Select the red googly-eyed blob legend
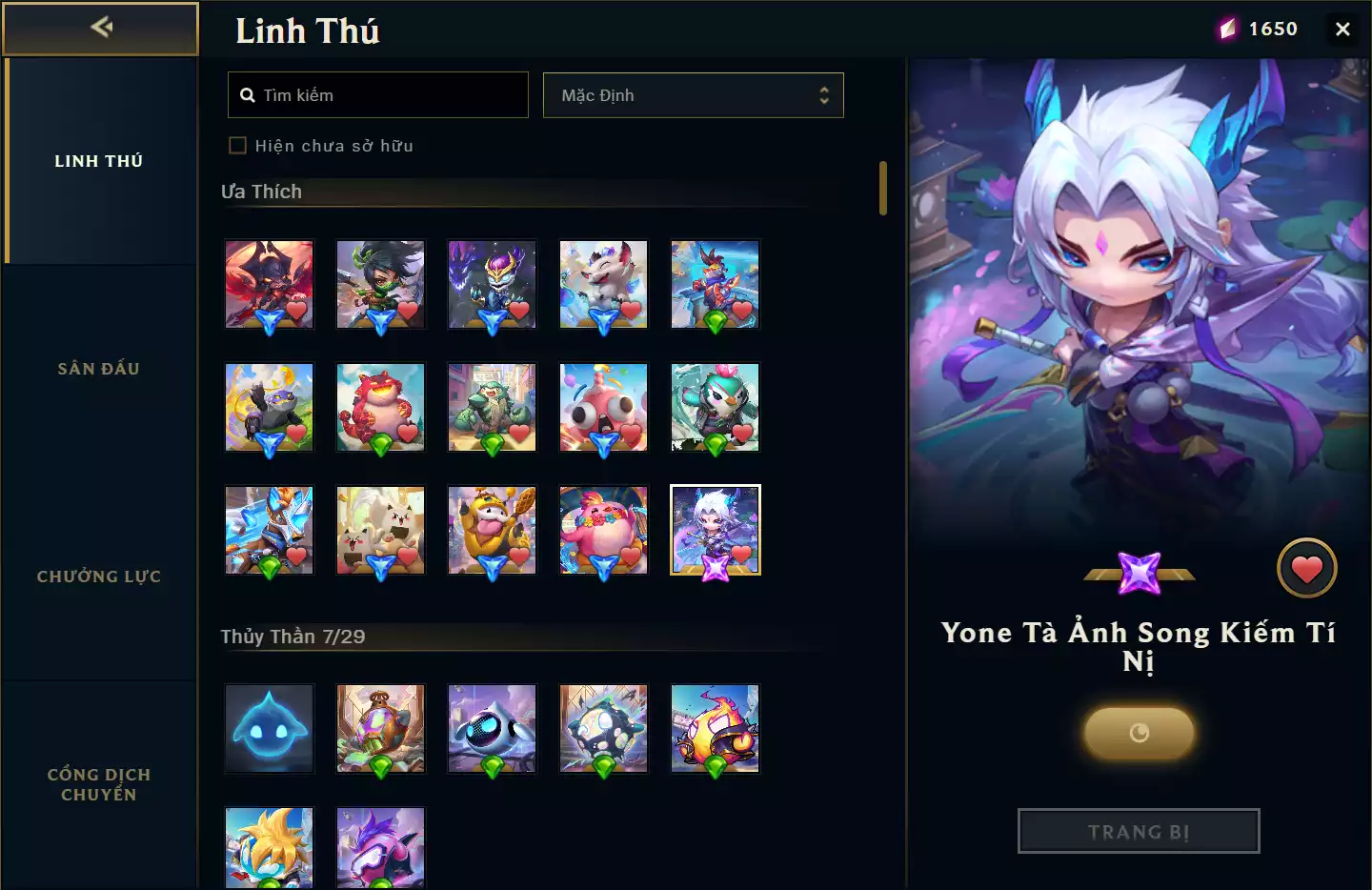The image size is (1372, 890). coord(603,407)
